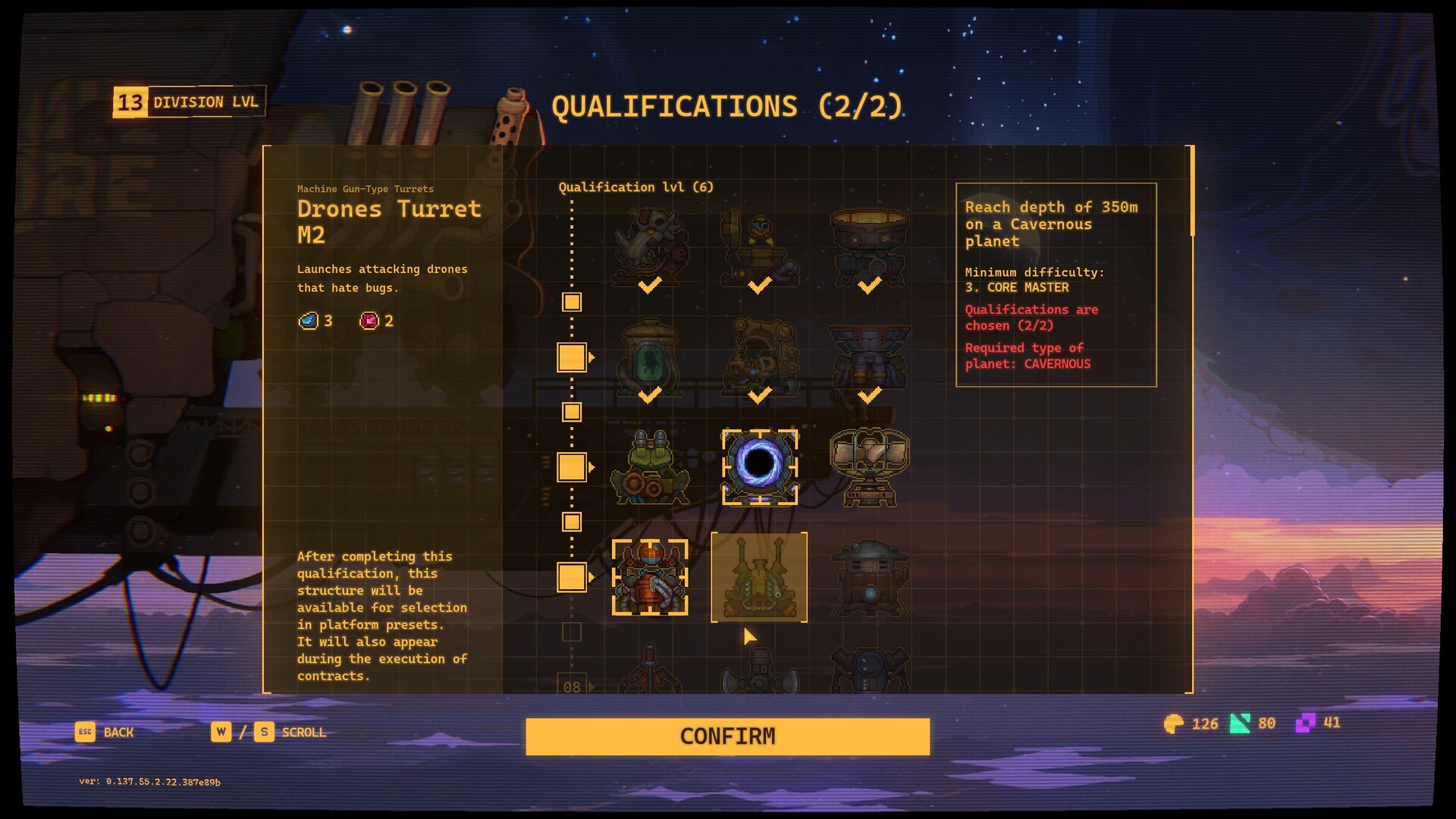Choose the red robot with drill structure

click(x=650, y=578)
